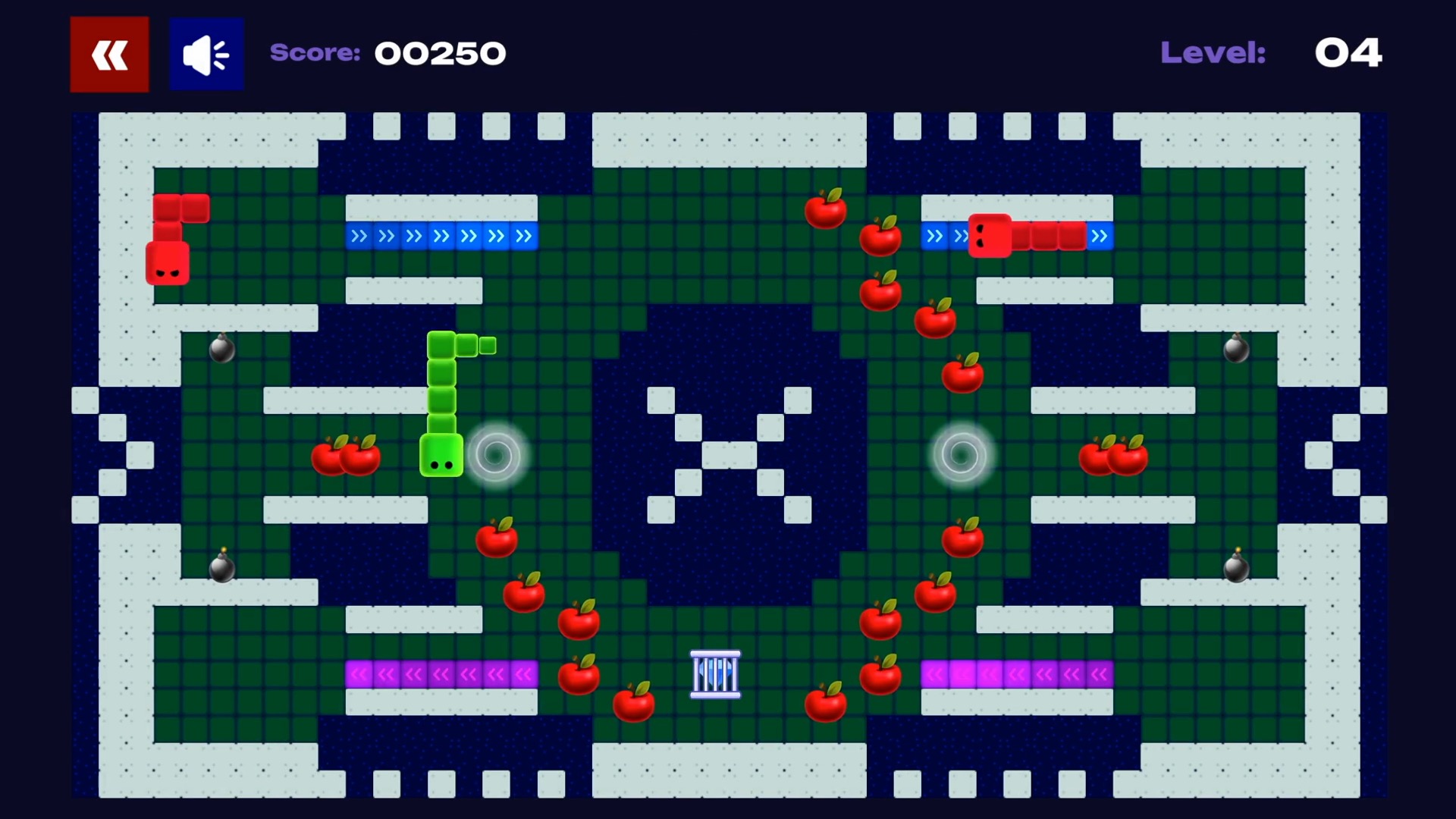
Task: Click the red rewind back icon
Action: (109, 53)
